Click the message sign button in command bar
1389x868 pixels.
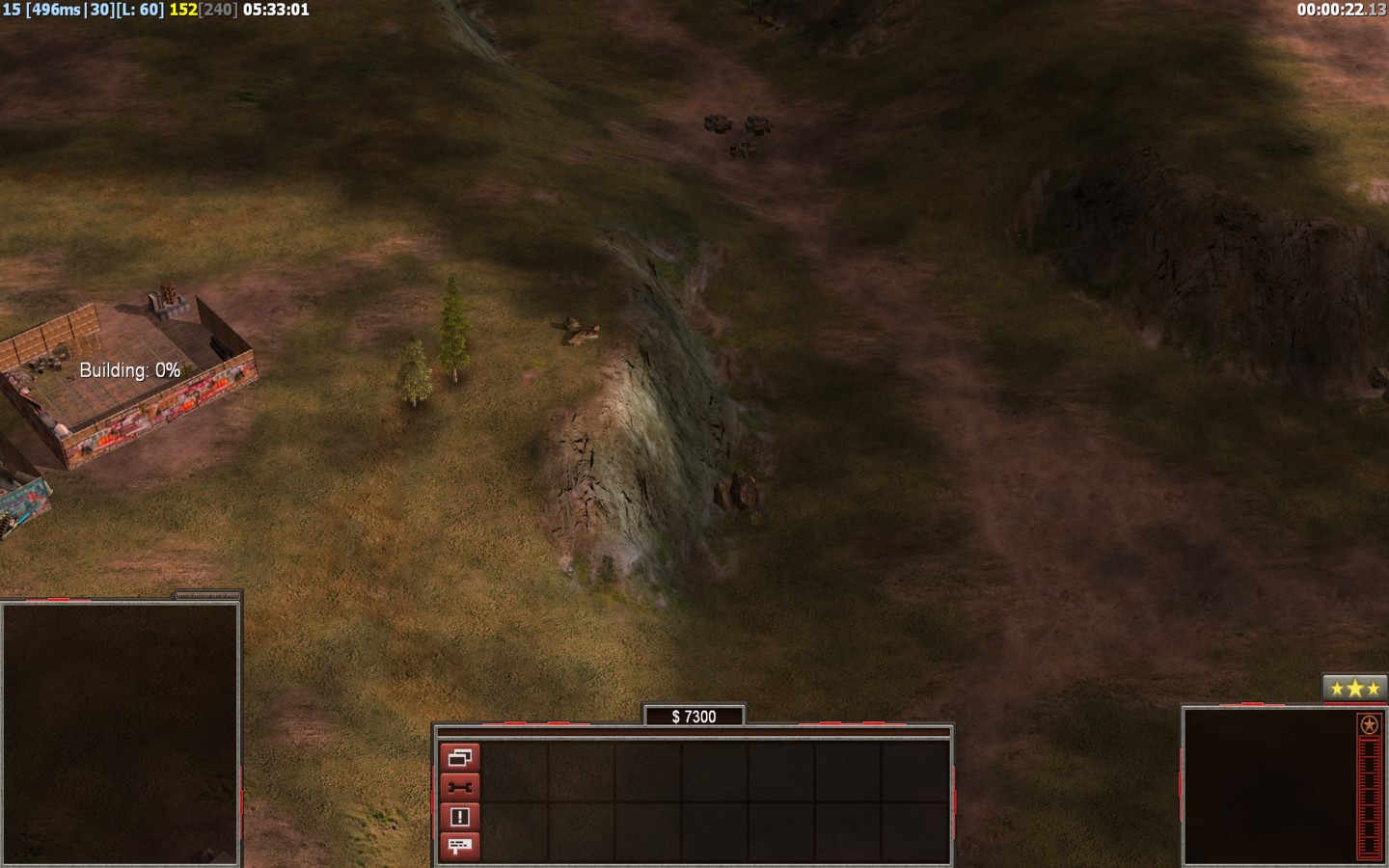(x=459, y=846)
